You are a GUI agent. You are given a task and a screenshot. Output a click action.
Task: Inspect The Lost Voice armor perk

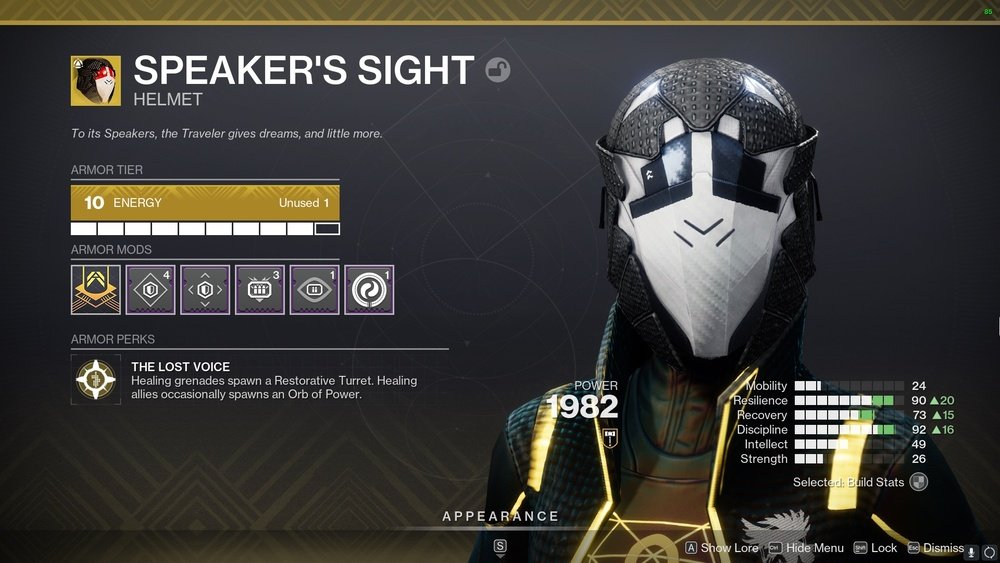(x=96, y=380)
